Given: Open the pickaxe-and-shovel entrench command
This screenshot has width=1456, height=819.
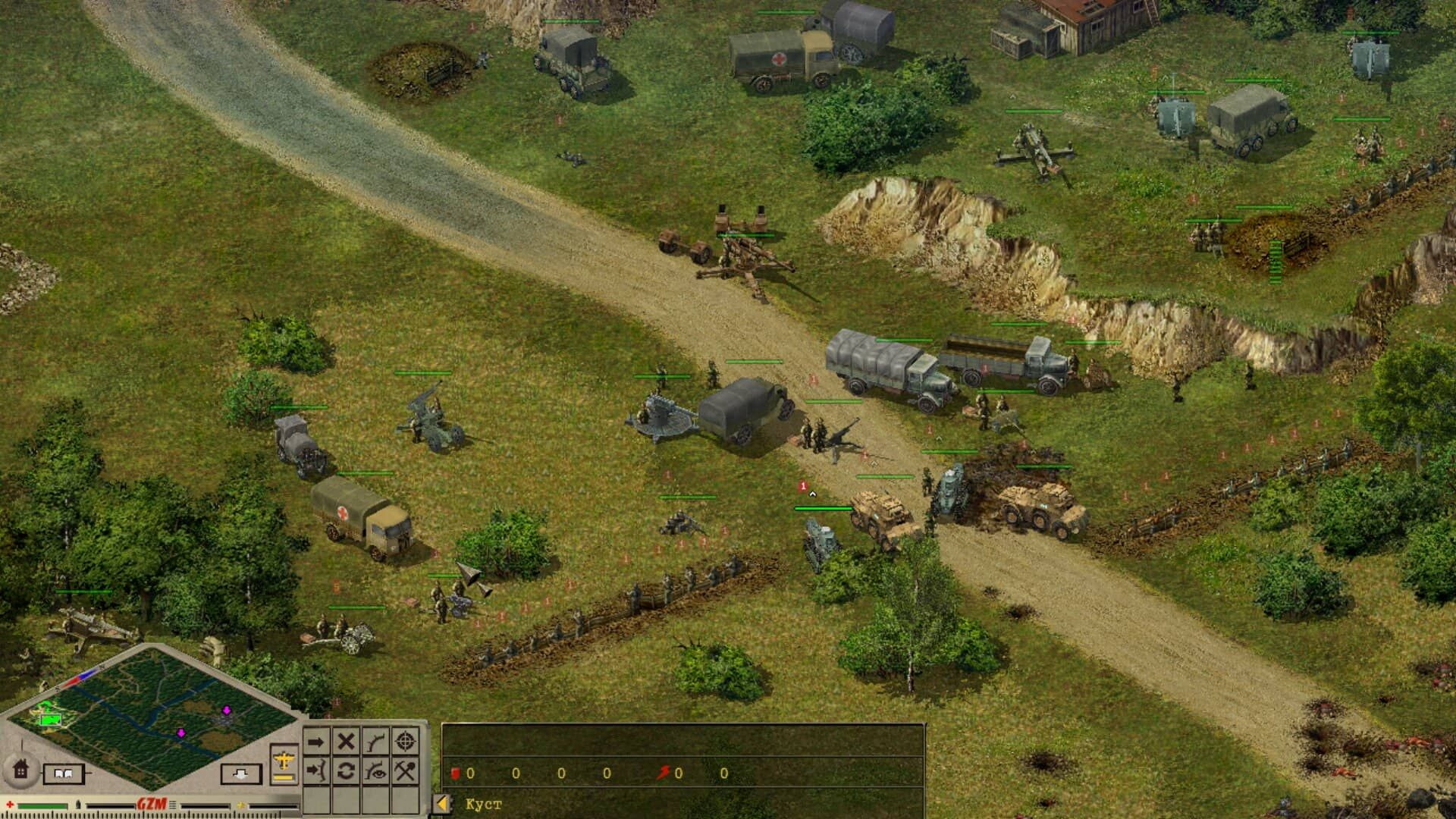Looking at the screenshot, I should pyautogui.click(x=406, y=771).
